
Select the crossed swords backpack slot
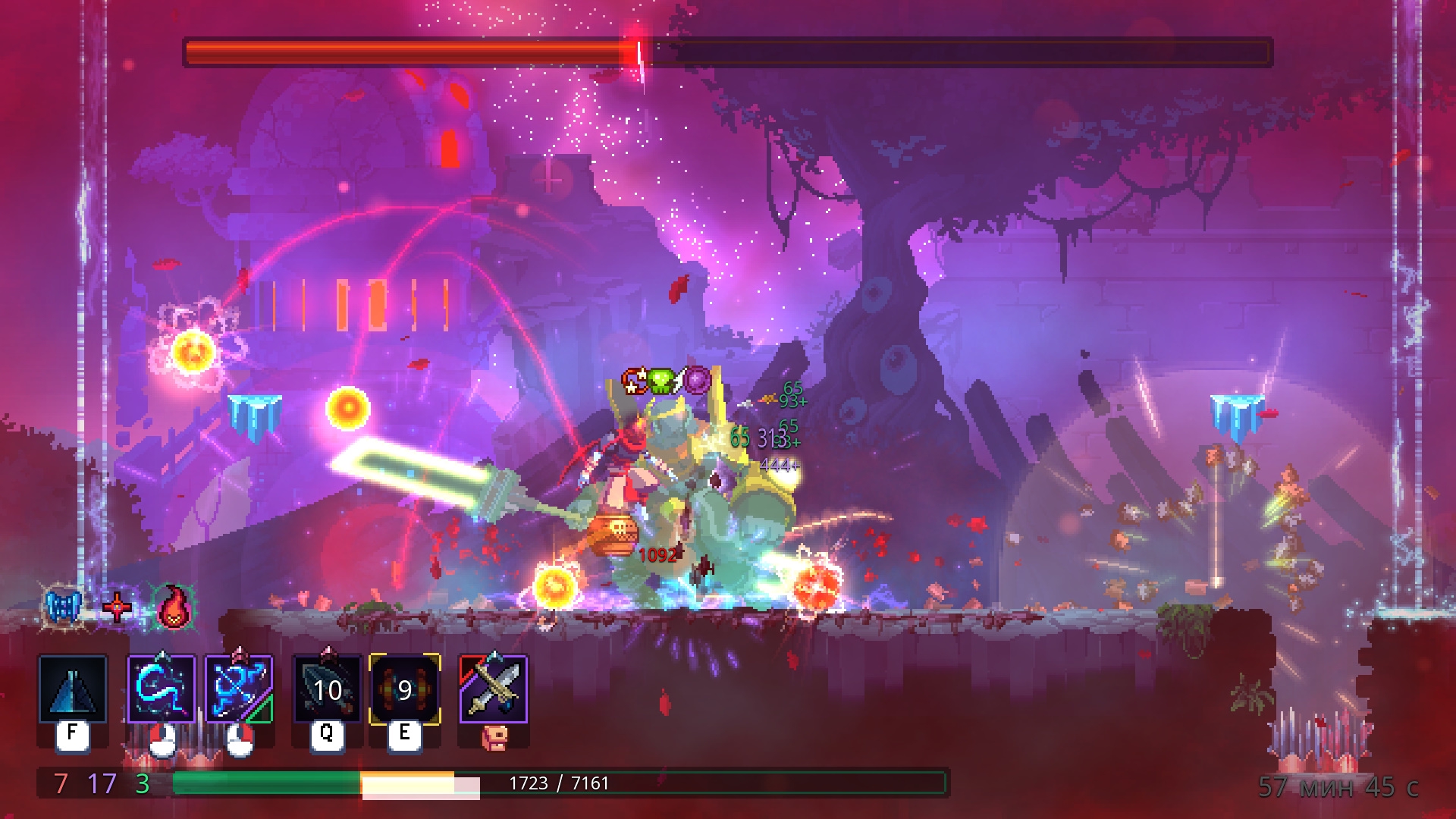click(x=494, y=689)
